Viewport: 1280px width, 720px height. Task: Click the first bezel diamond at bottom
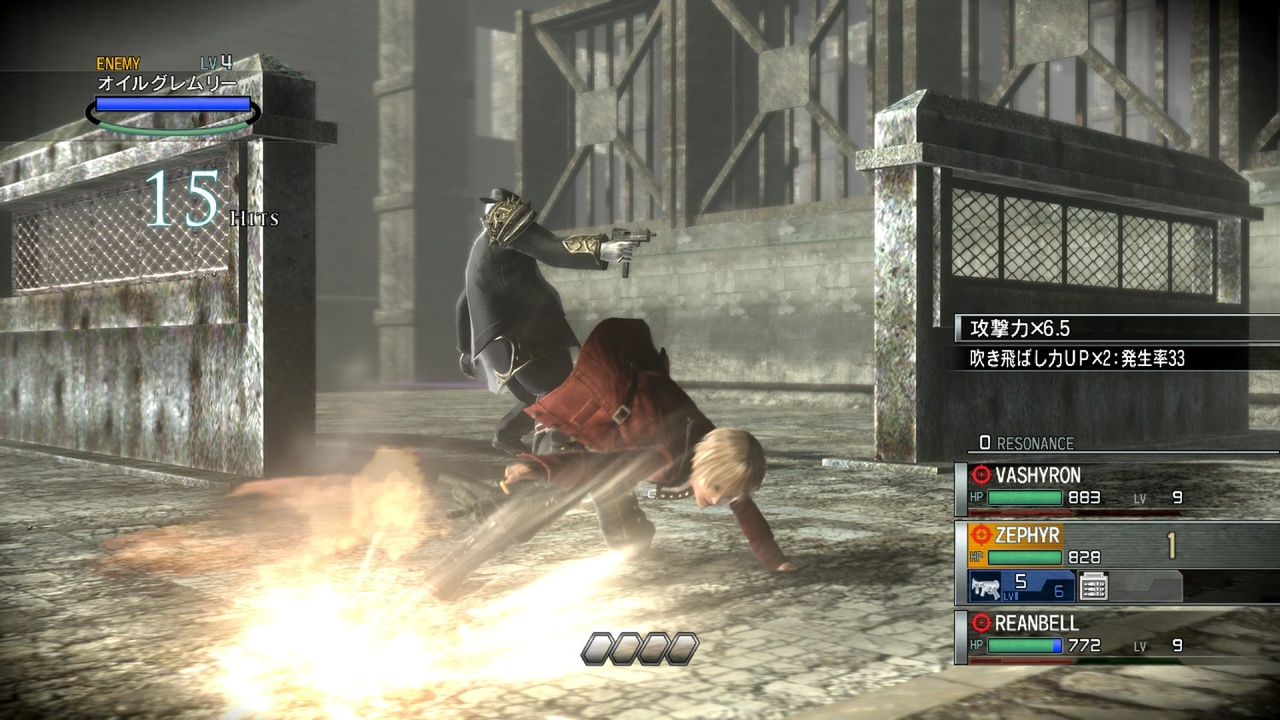(x=597, y=648)
